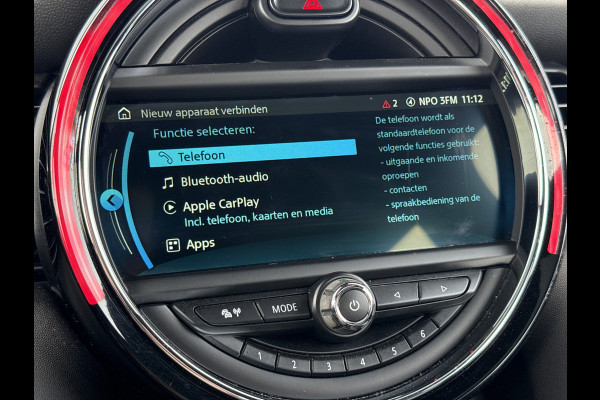The height and width of the screenshot is (400, 600).
Task: Tap the home icon in the header
Action: [x=124, y=113]
